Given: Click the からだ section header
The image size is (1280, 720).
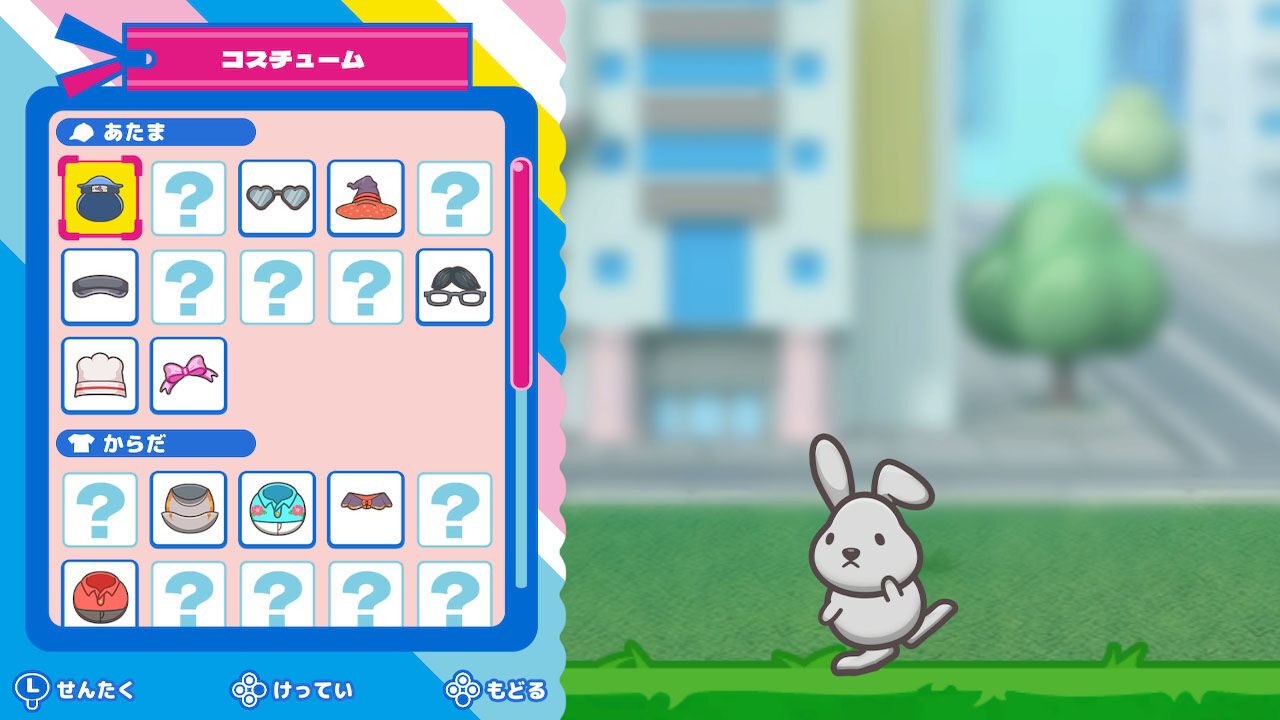Looking at the screenshot, I should tap(155, 443).
